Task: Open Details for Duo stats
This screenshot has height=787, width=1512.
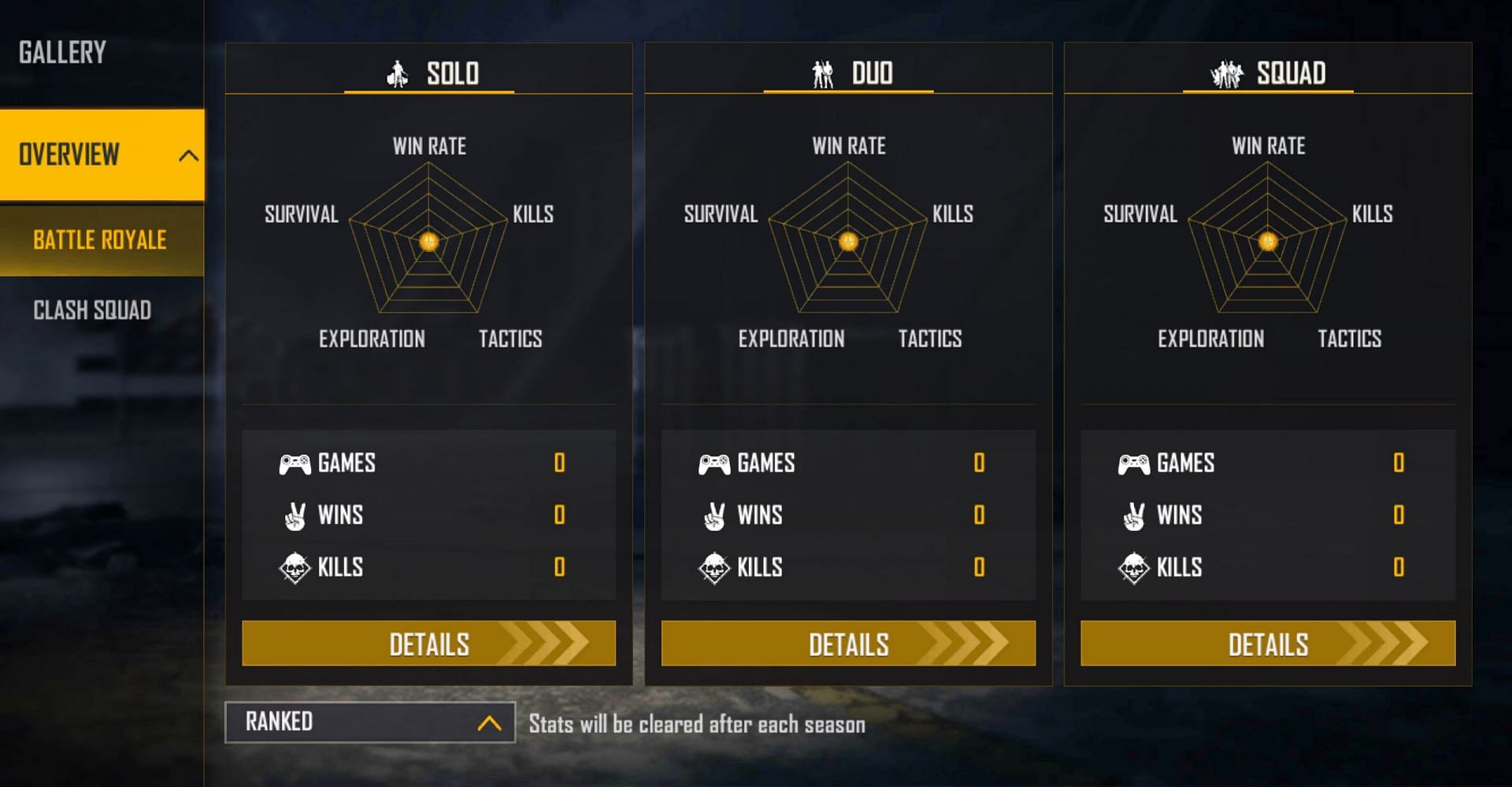Action: point(848,644)
